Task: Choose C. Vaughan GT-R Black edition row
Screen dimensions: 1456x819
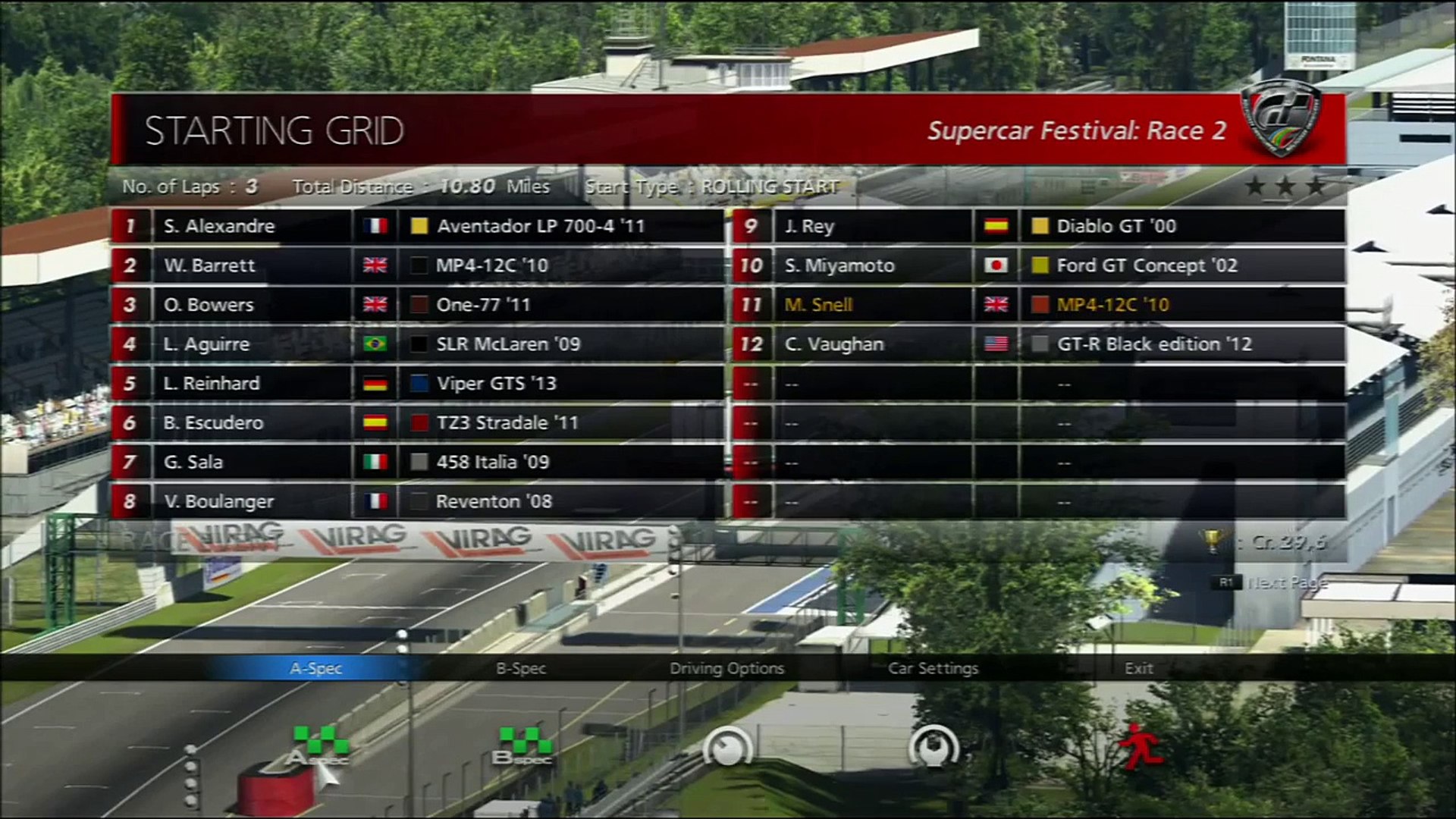Action: 1039,344
